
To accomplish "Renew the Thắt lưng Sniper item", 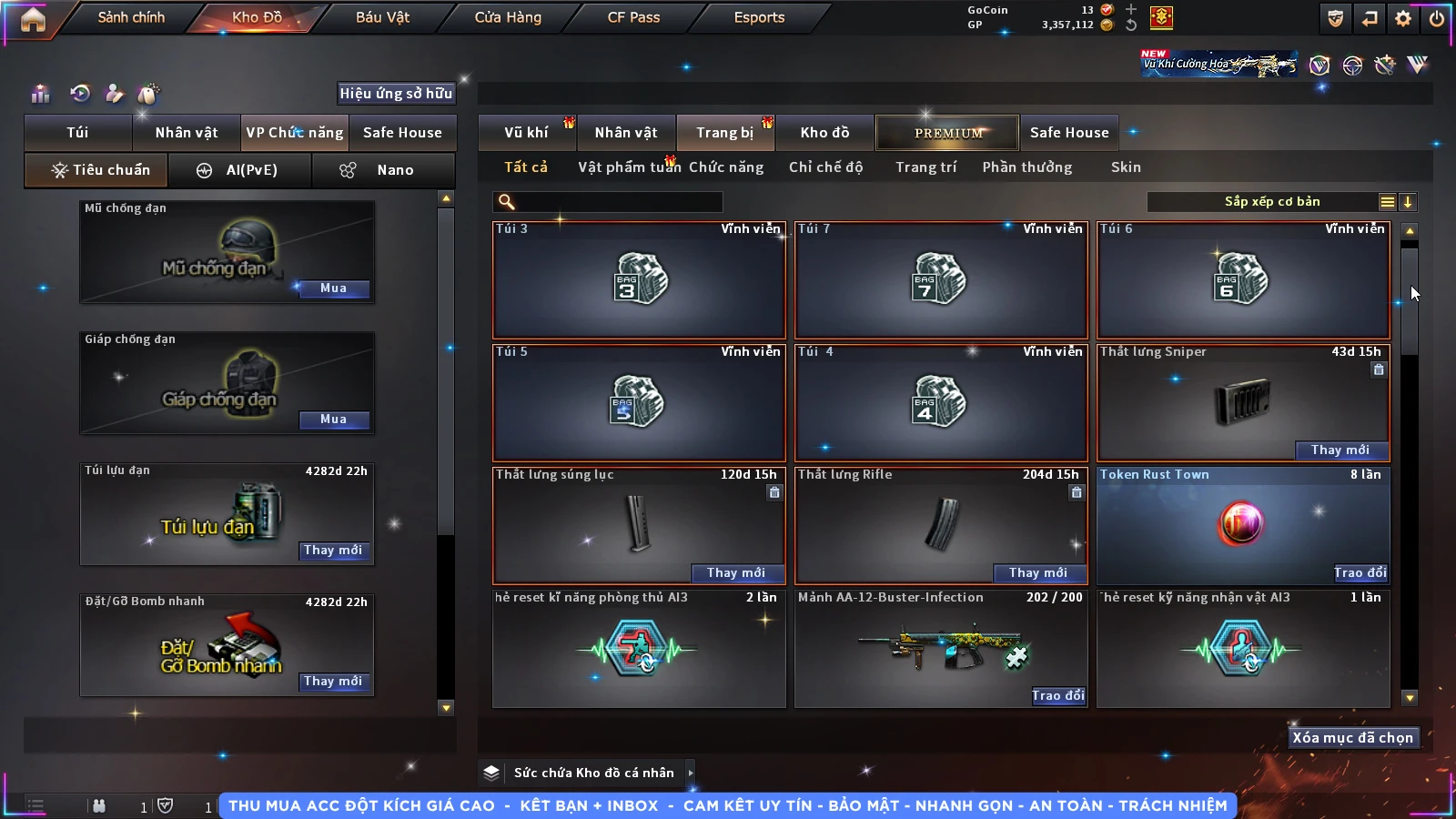I will coord(1340,450).
